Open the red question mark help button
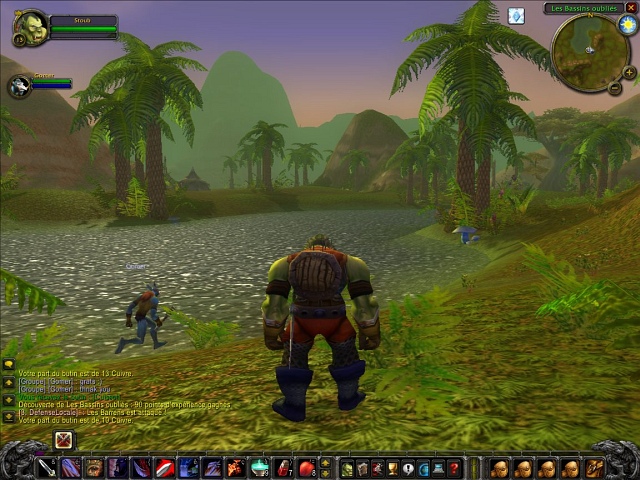640x480 pixels. click(x=454, y=467)
